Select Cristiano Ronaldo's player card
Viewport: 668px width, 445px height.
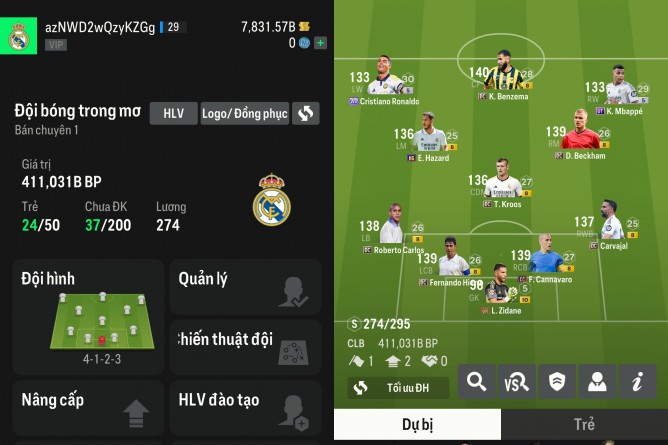tap(385, 80)
